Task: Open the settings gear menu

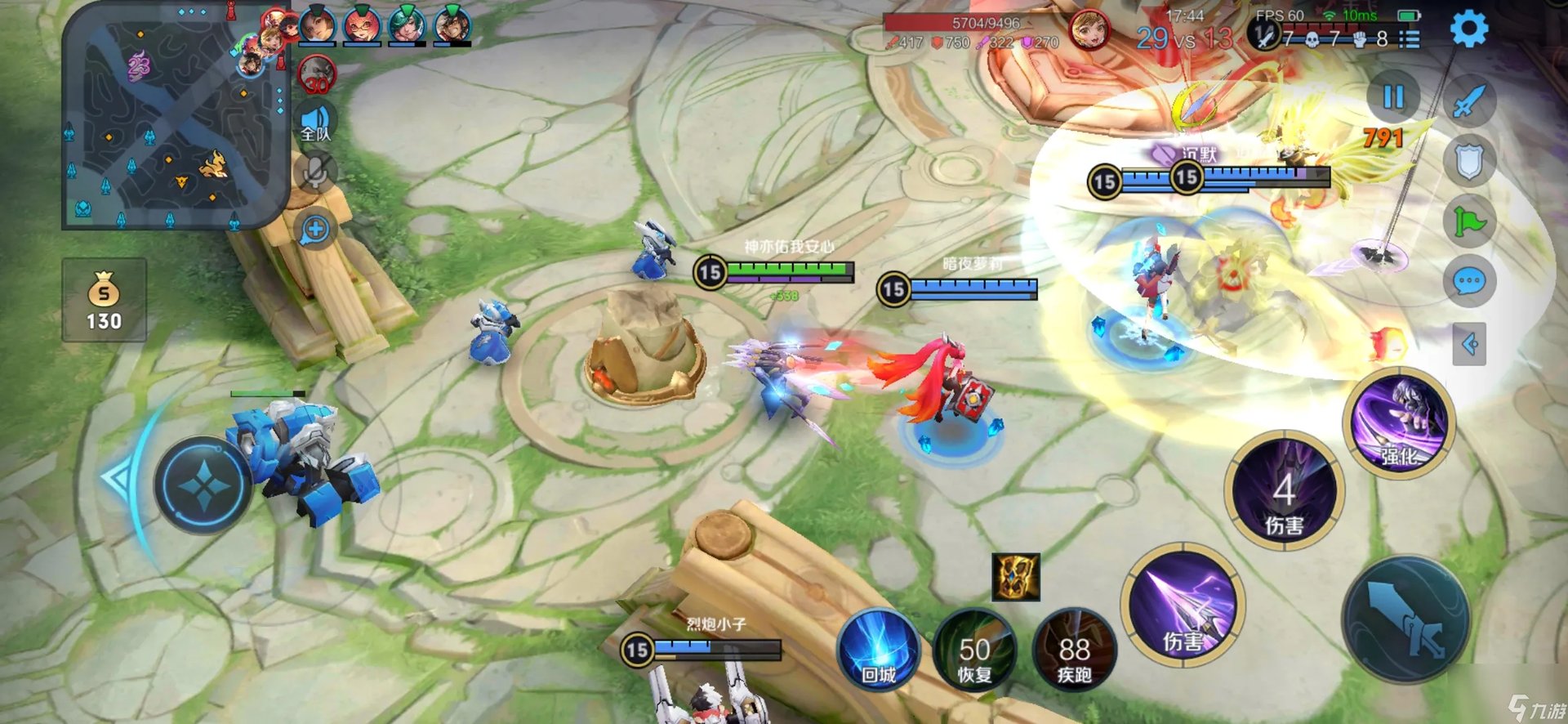Action: [1468, 29]
